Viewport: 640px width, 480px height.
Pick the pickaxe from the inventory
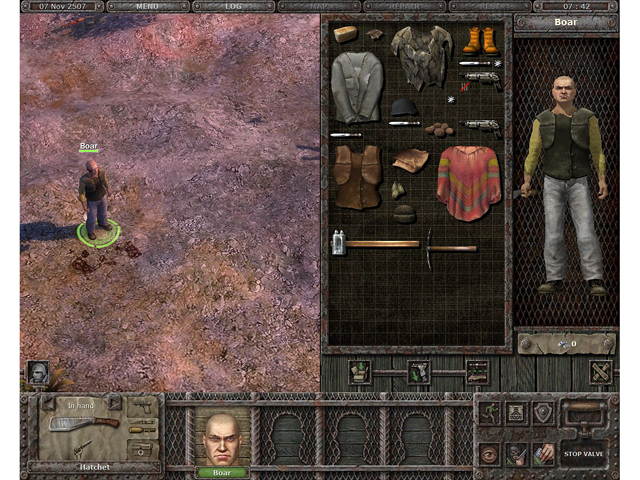(x=451, y=244)
